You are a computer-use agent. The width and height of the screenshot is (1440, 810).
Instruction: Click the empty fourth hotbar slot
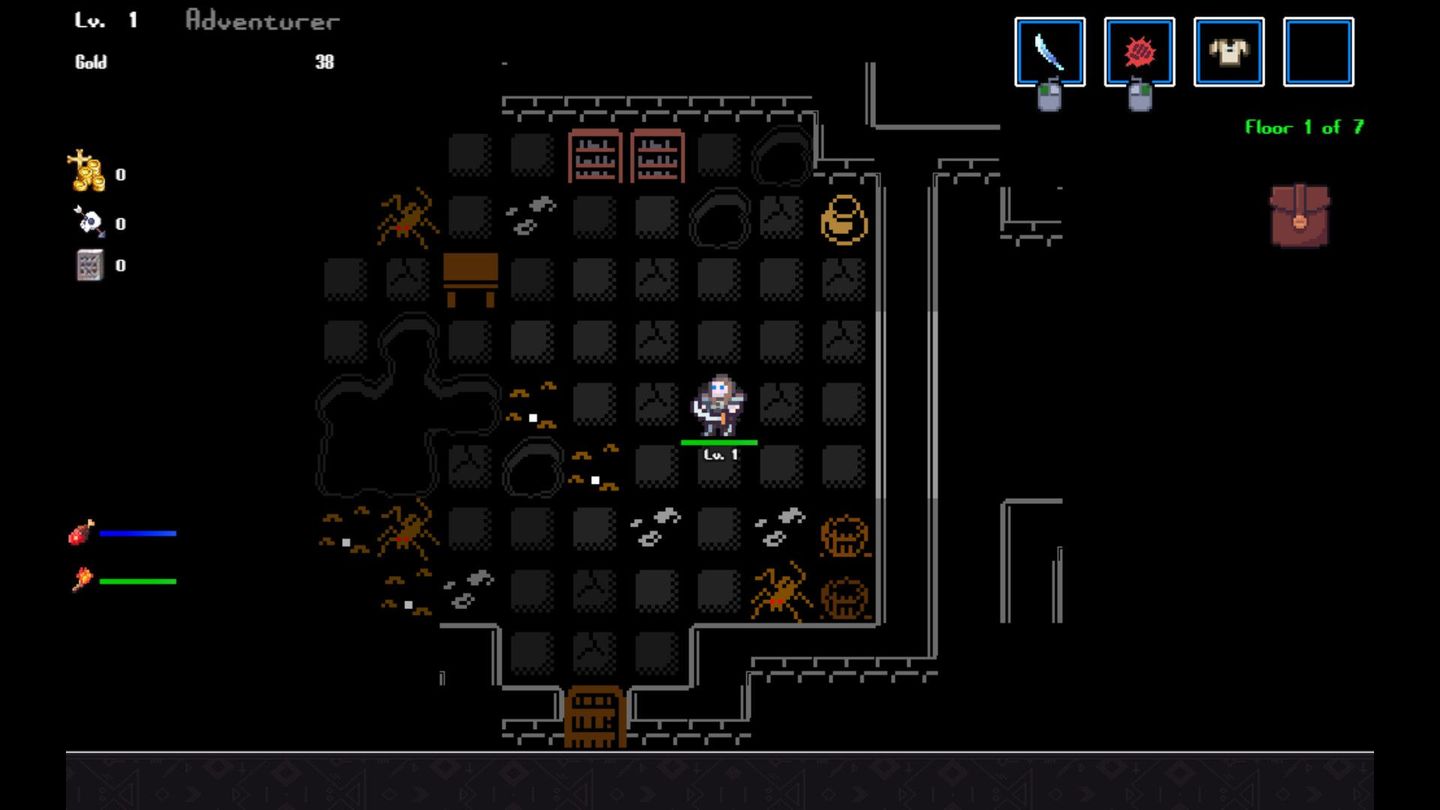coord(1318,50)
